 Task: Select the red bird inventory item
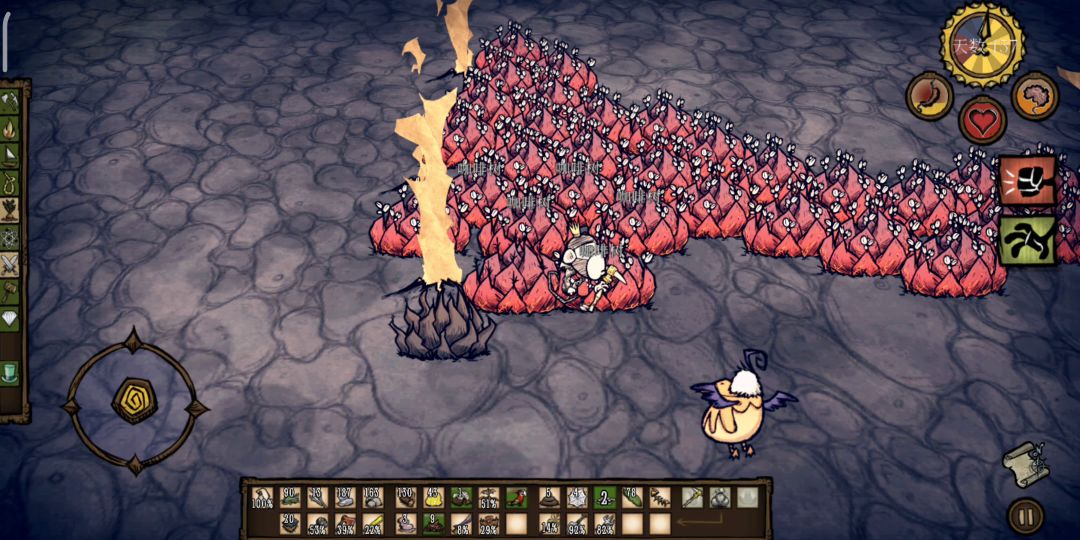(x=517, y=497)
